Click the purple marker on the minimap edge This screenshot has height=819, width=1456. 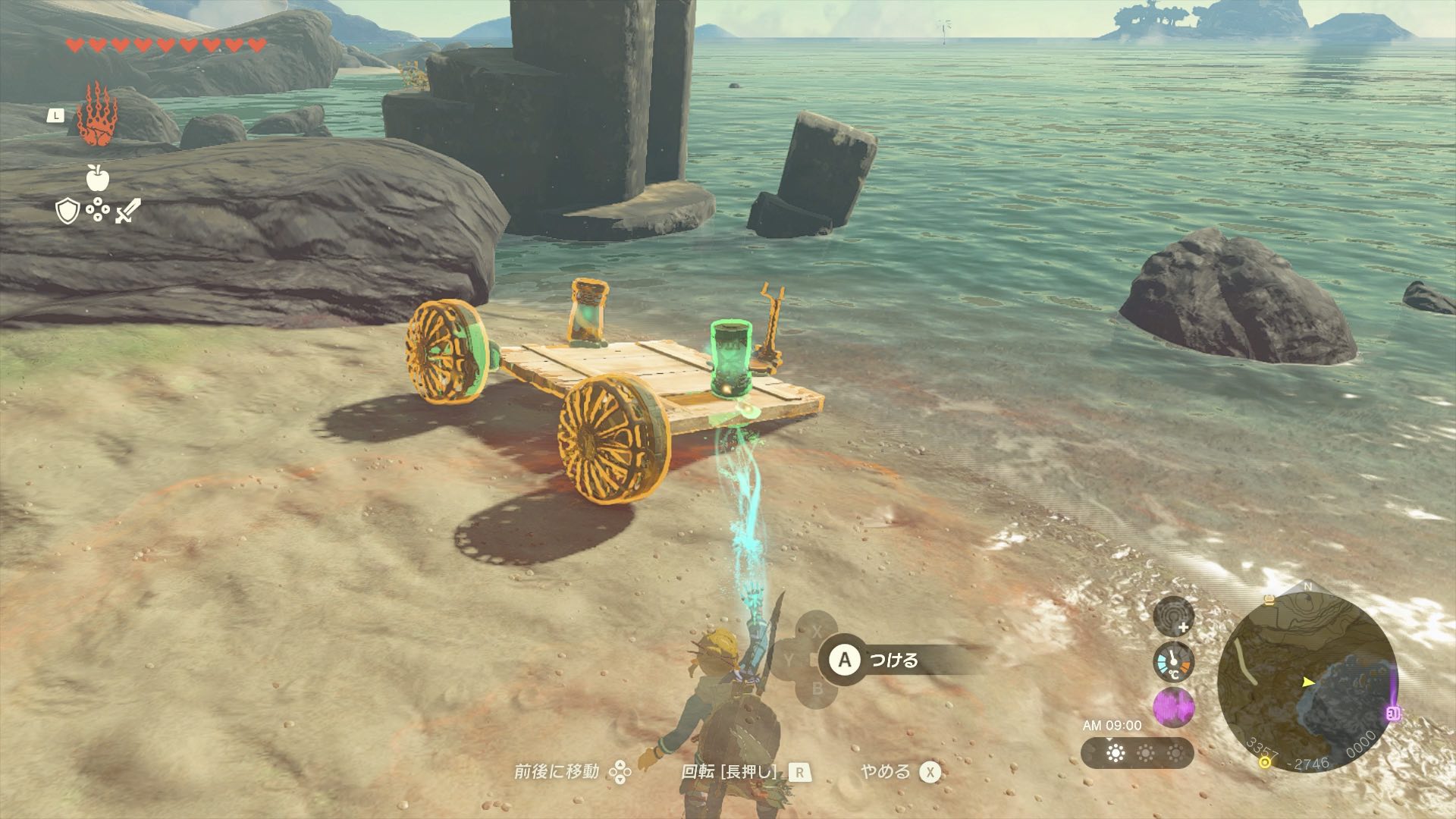point(1392,713)
